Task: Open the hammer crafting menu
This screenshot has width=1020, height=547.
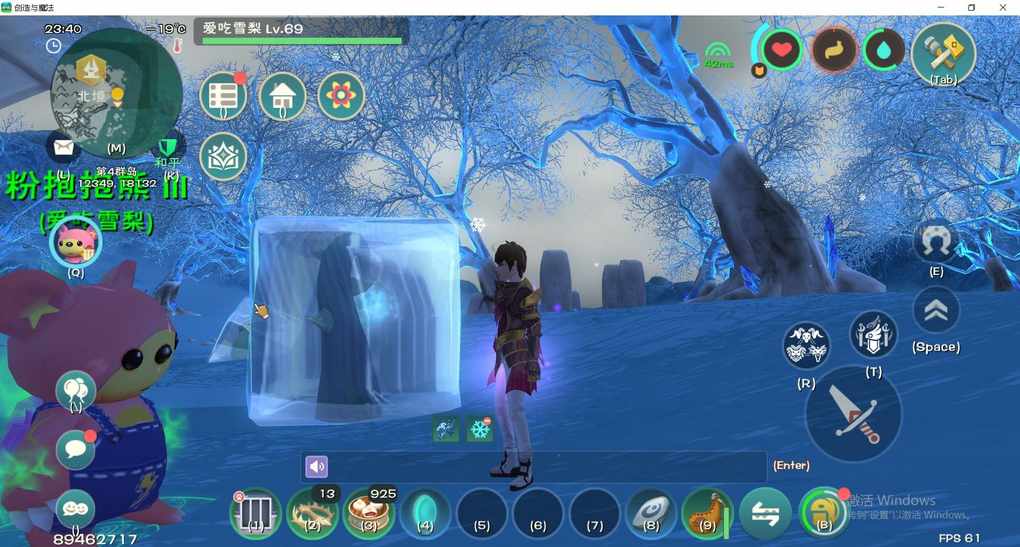Action: coord(943,52)
